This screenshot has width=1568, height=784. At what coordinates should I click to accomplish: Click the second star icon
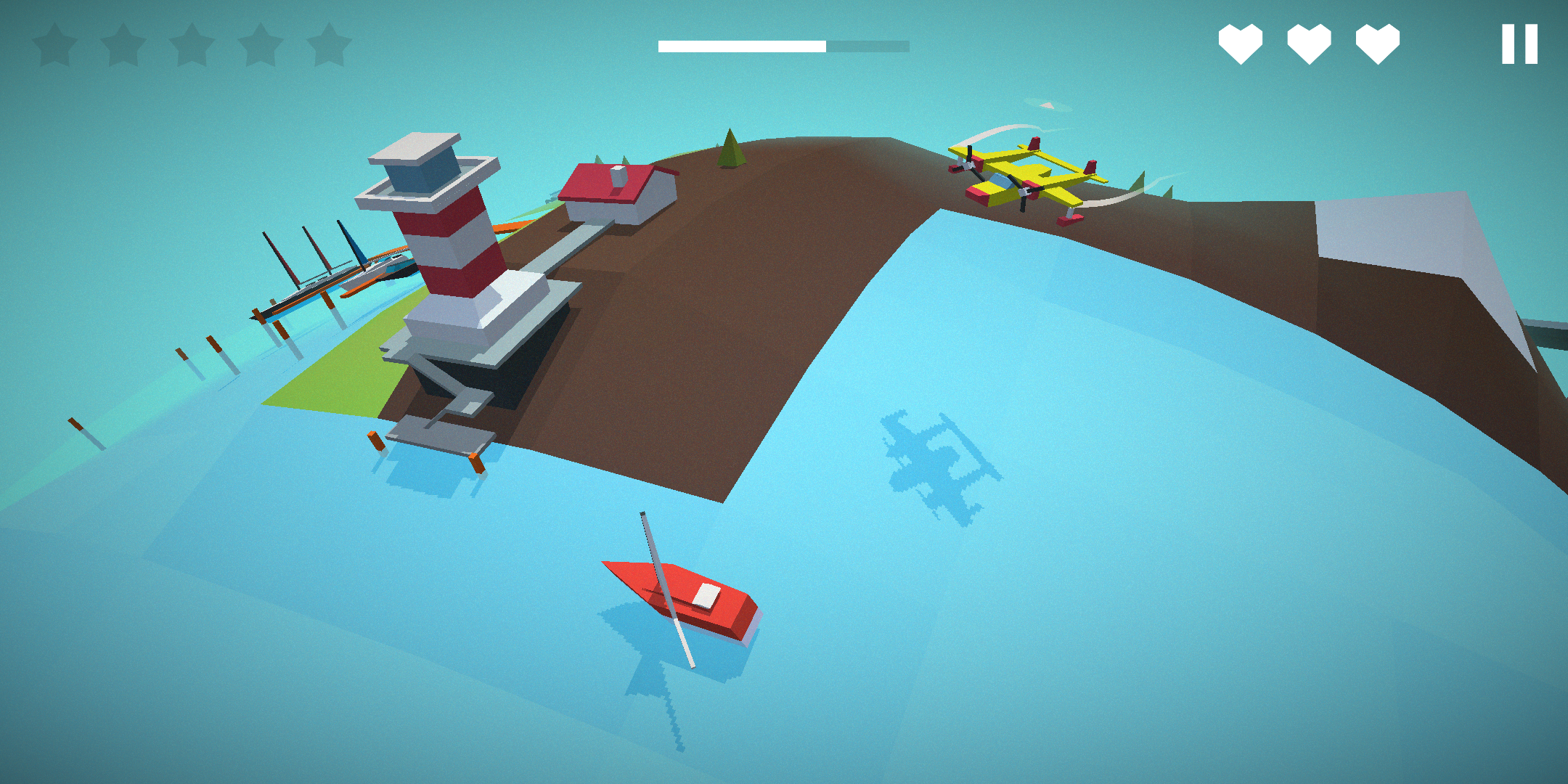[124, 44]
